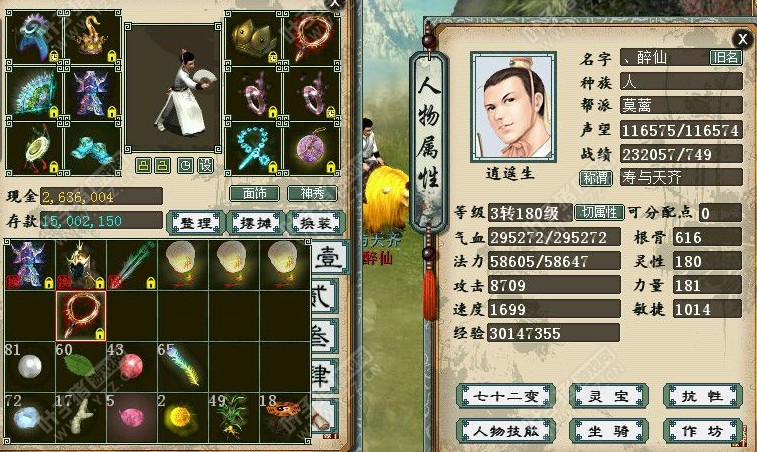Close the character attributes panel
The width and height of the screenshot is (757, 452).
tap(742, 38)
